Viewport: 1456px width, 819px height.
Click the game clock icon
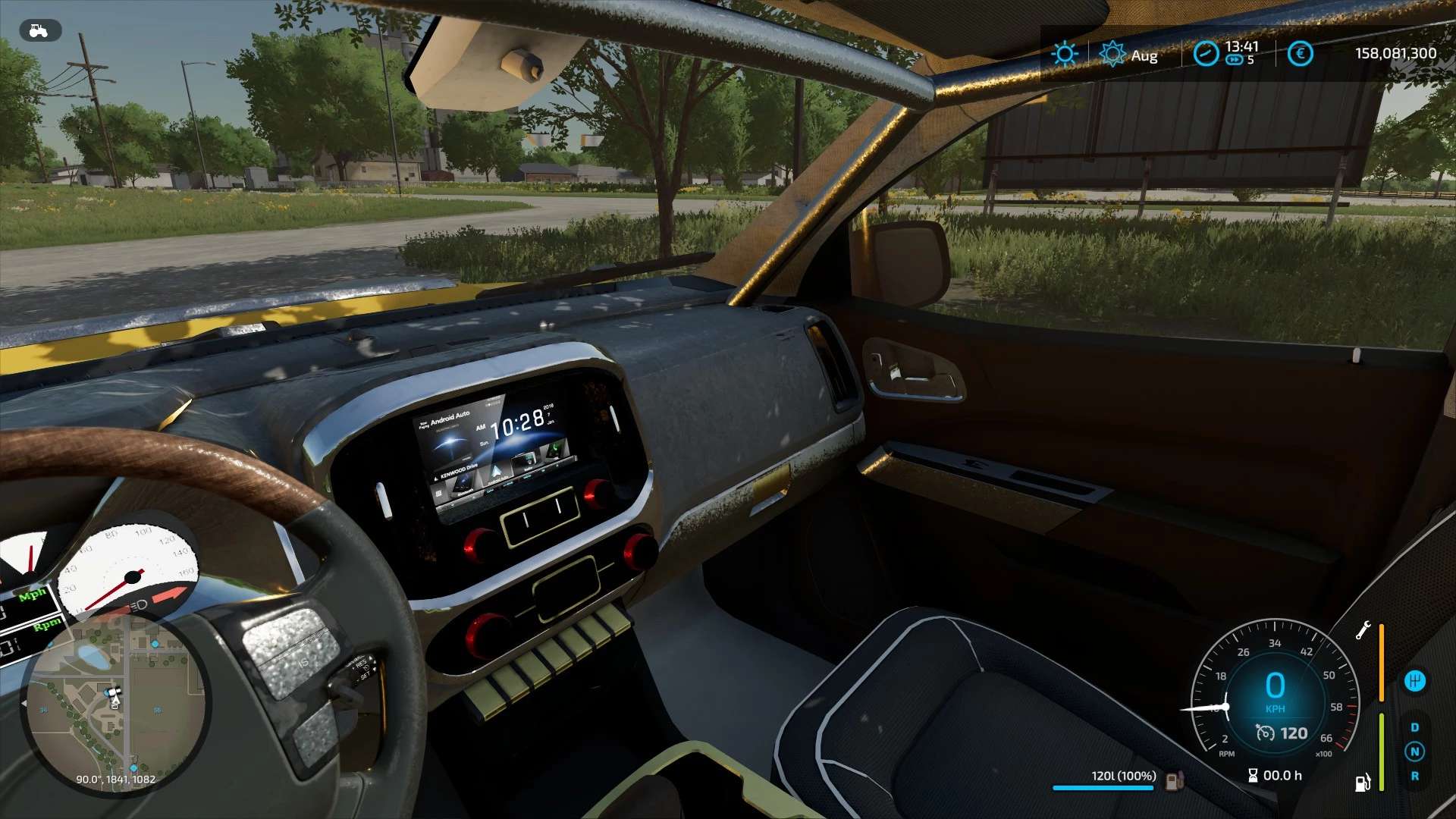[1206, 54]
